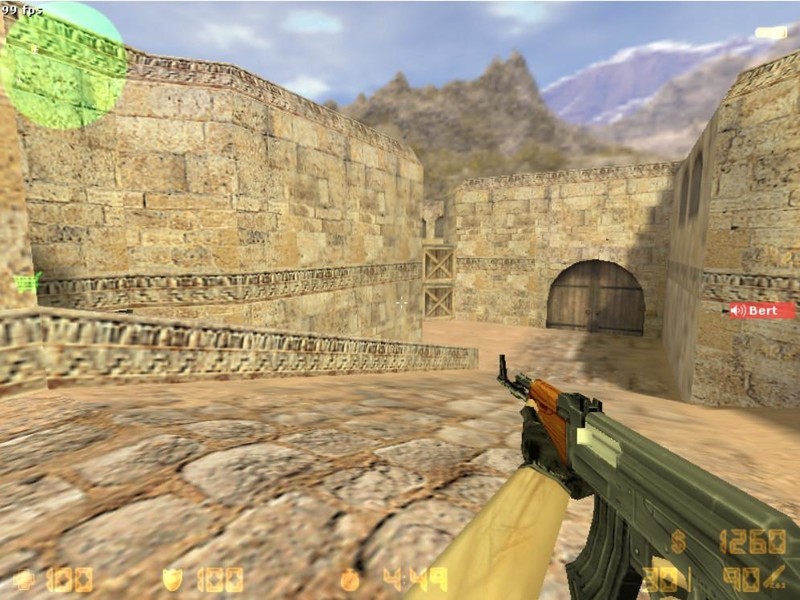This screenshot has width=800, height=600.
Task: Select the green buy zone cart icon
Action: coord(28,282)
